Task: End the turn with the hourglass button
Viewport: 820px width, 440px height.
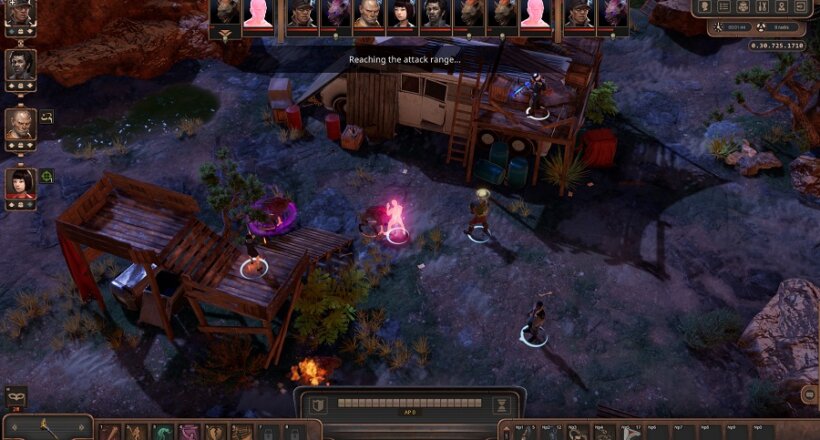Action: point(503,405)
